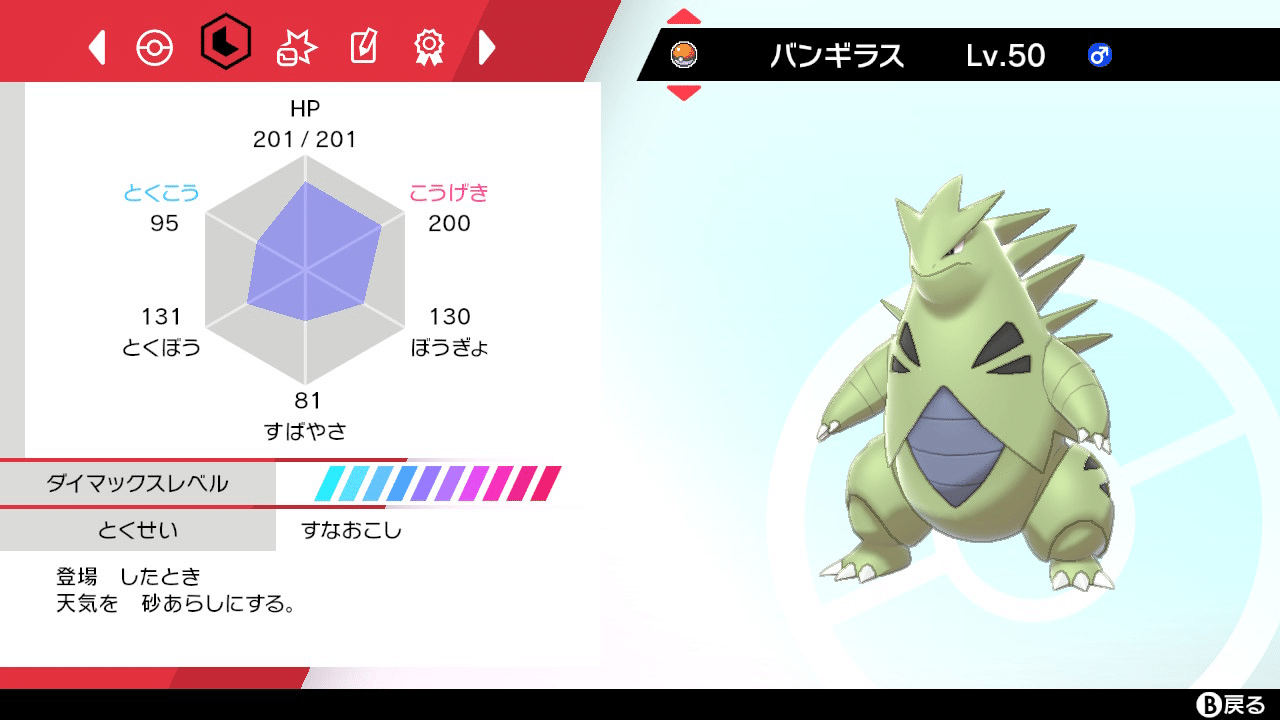Screen dimensions: 1280x720
Task: Click the memo pencil tab icon
Action: (363, 44)
